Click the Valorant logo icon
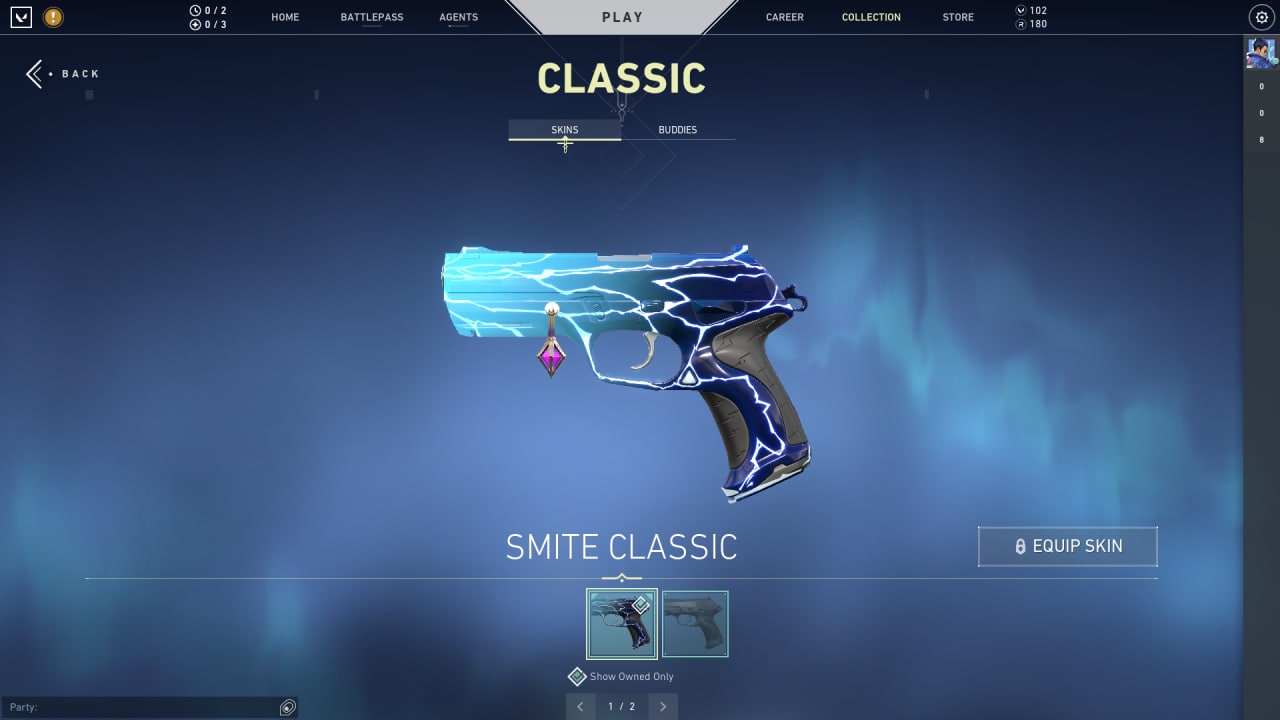Image resolution: width=1280 pixels, height=720 pixels. point(21,17)
